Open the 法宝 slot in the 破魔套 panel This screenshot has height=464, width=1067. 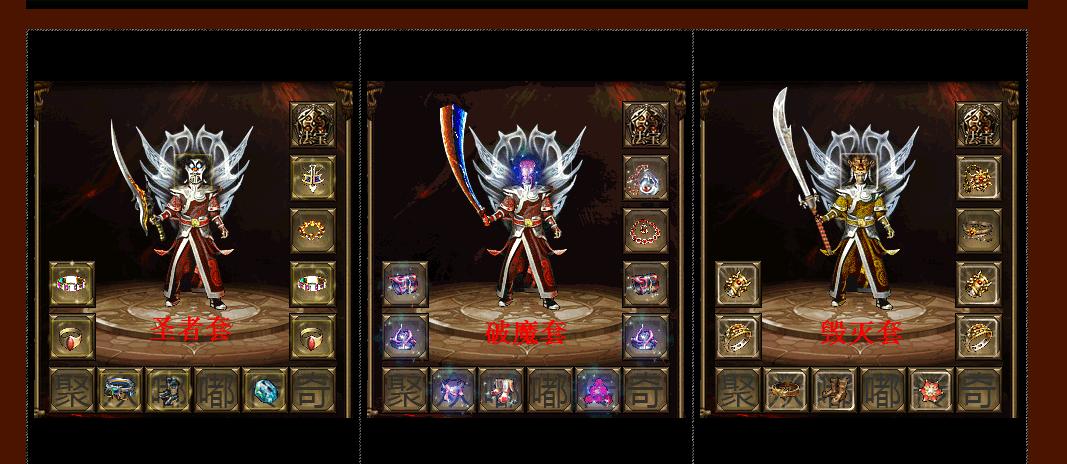(645, 124)
